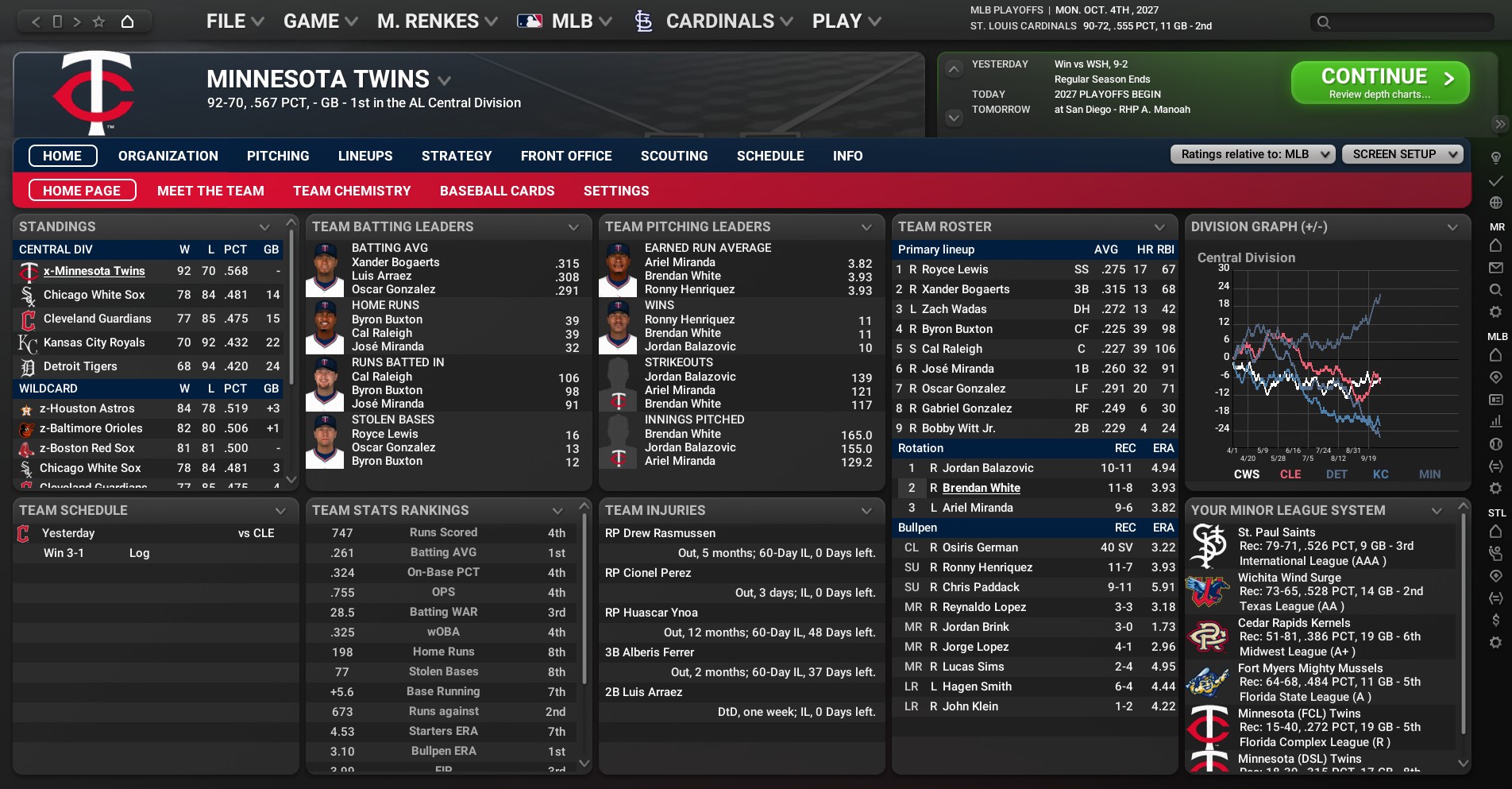Click the home icon in the navigation bar
1512x789 pixels.
[127, 21]
